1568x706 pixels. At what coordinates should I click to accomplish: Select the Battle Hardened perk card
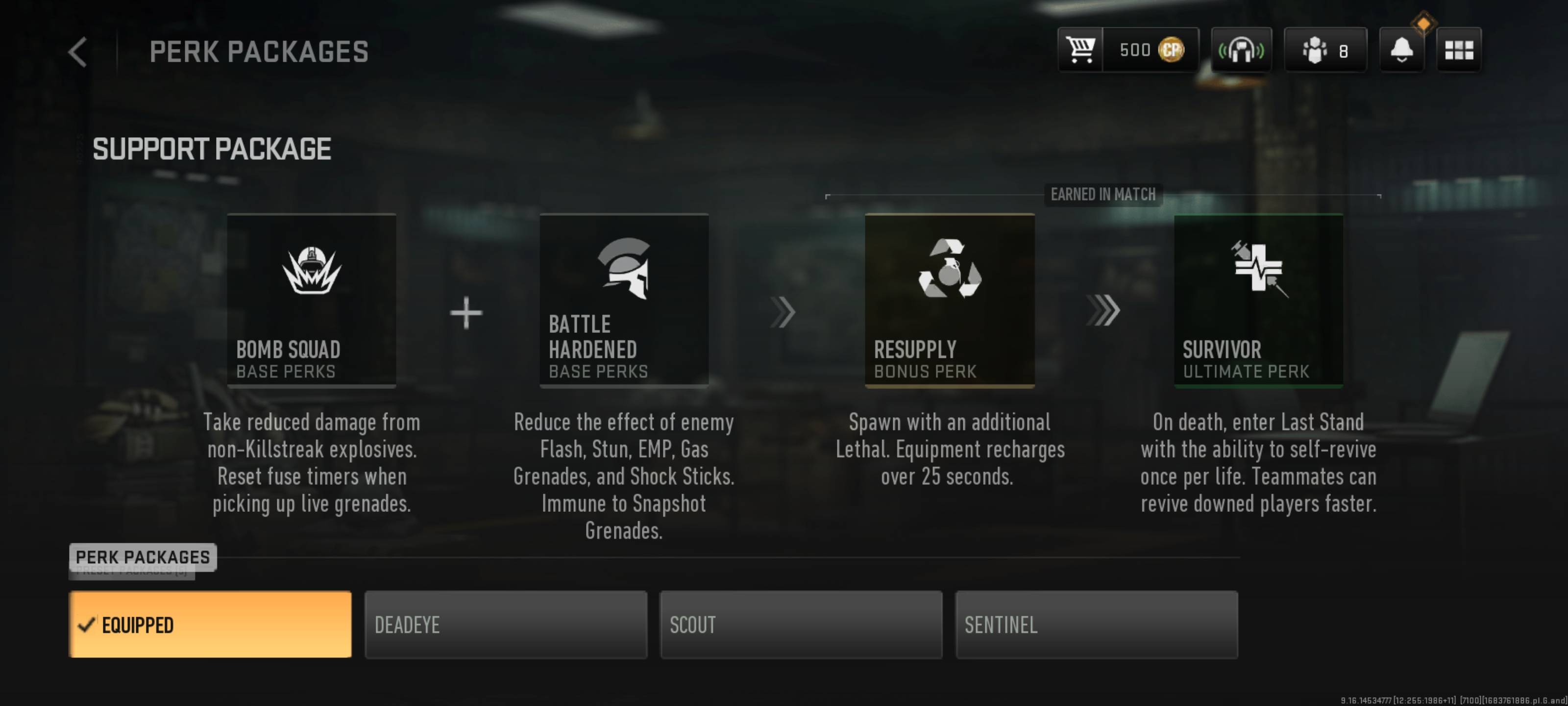tap(624, 301)
